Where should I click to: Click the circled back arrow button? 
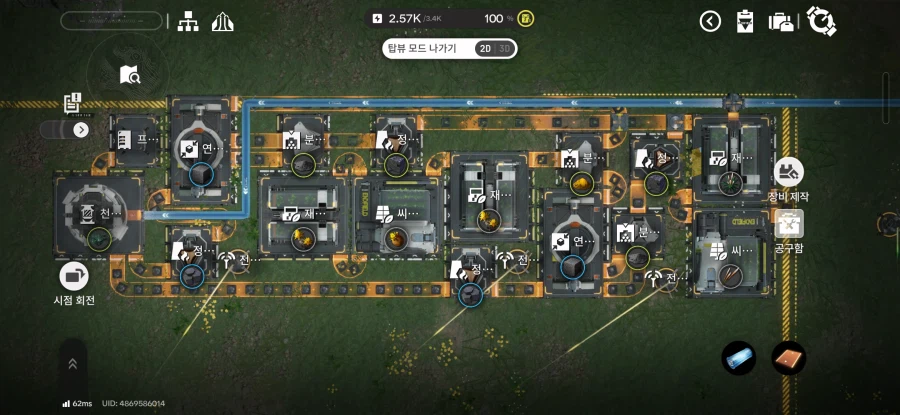pyautogui.click(x=710, y=21)
